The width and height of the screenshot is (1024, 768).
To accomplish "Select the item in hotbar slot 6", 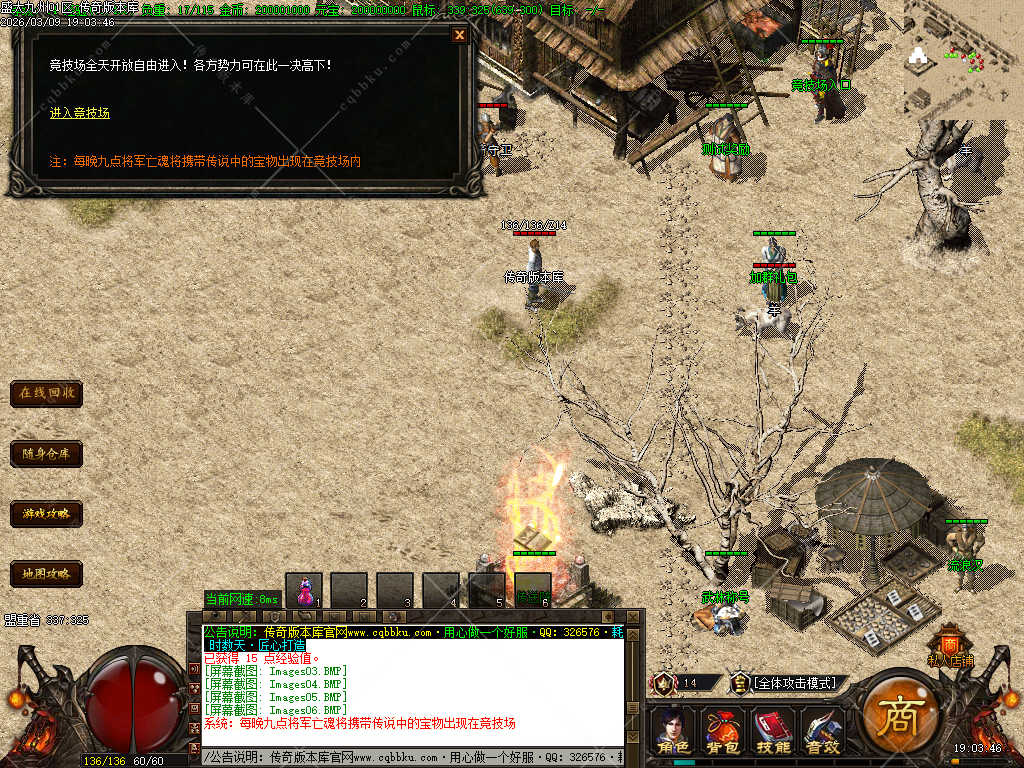I will pos(533,590).
